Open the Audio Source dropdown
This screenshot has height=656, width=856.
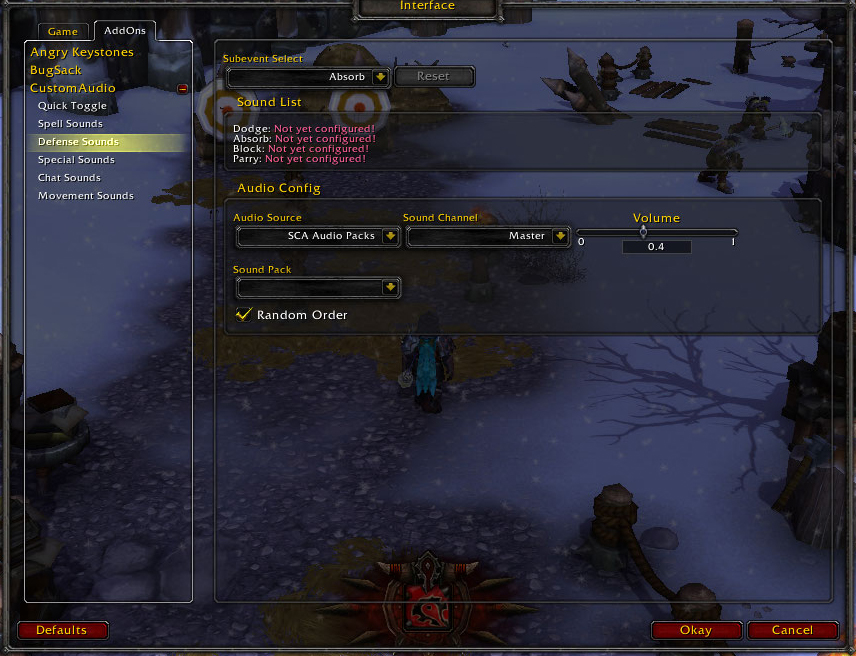[390, 237]
